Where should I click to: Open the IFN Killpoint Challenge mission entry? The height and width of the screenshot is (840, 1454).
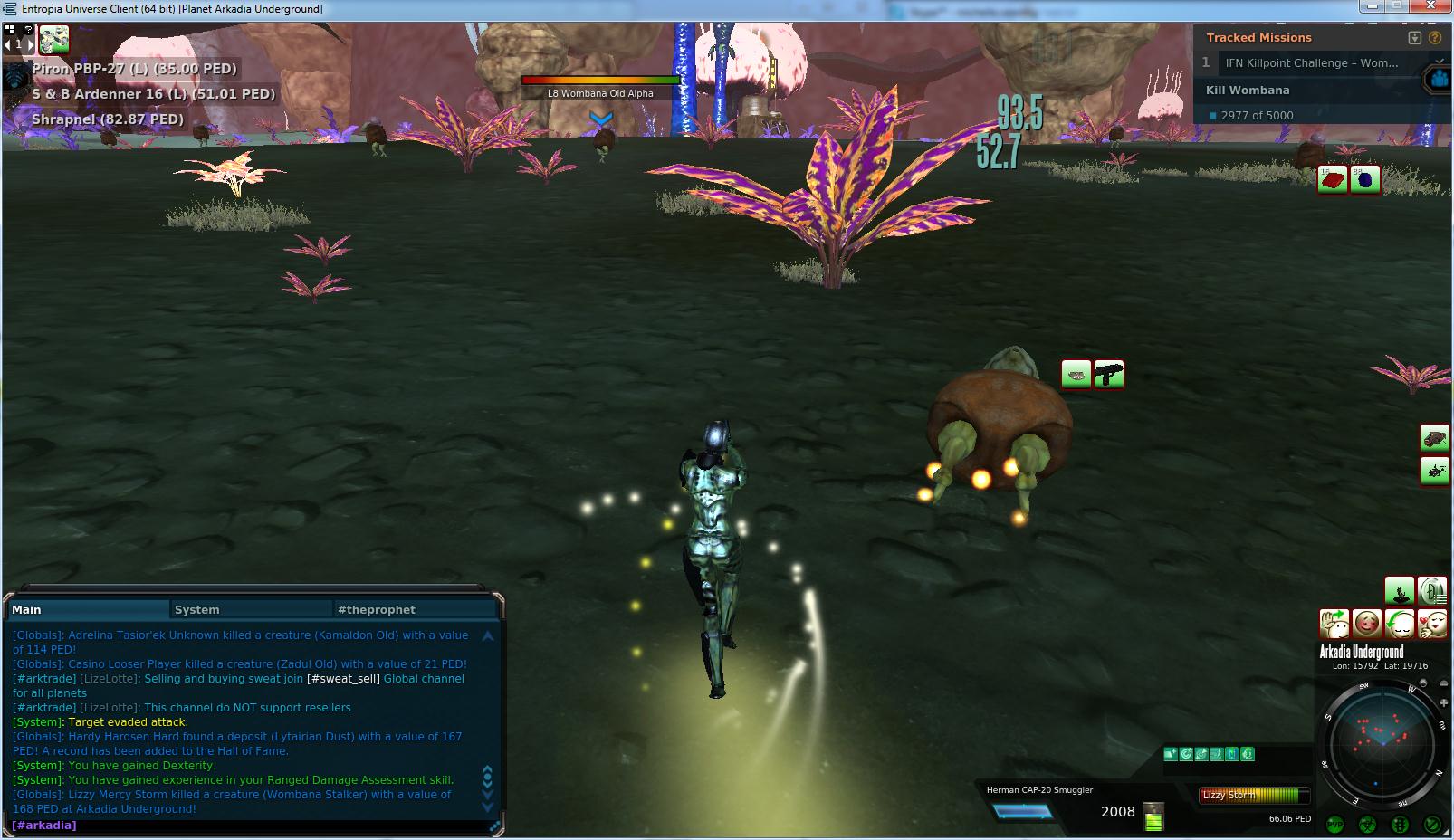point(1311,62)
